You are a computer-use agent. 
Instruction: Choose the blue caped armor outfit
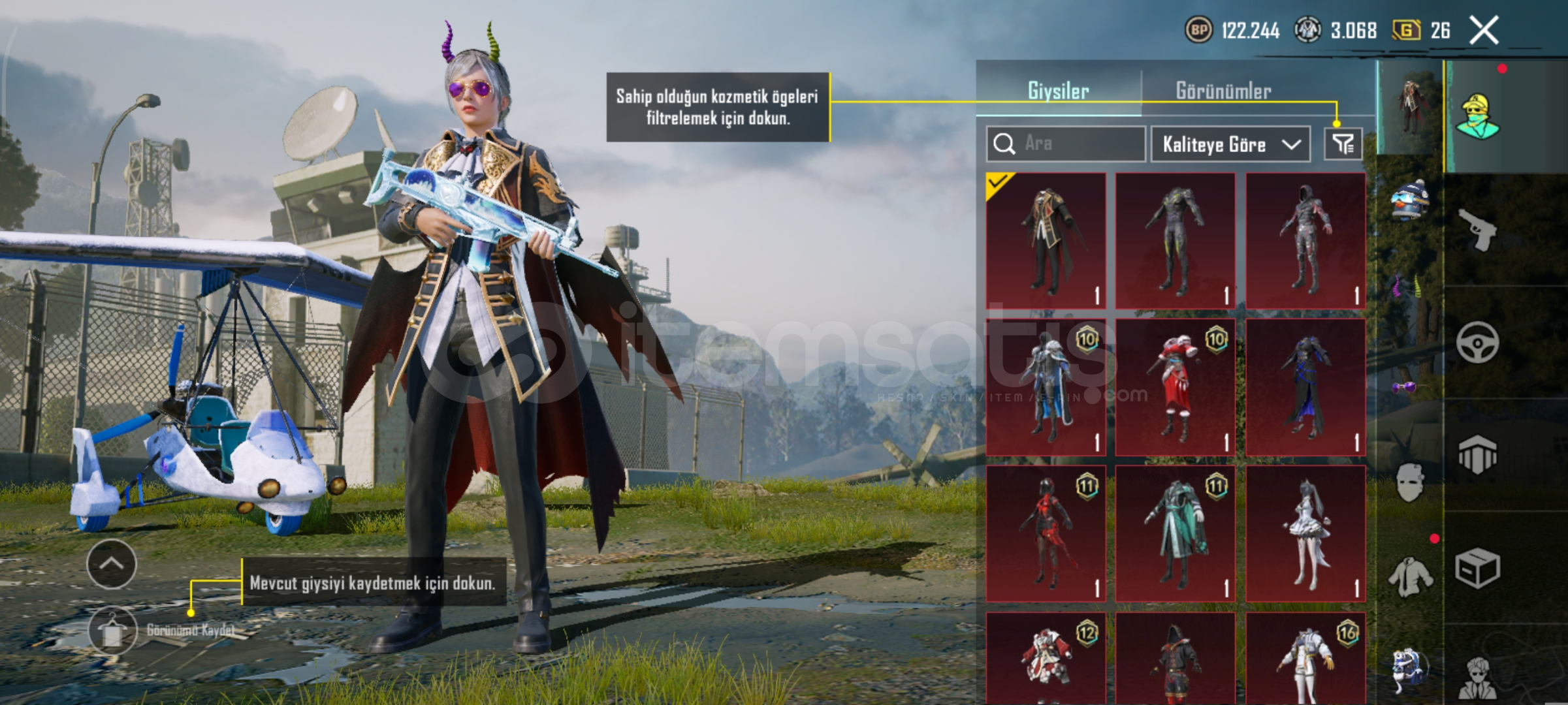(1046, 387)
